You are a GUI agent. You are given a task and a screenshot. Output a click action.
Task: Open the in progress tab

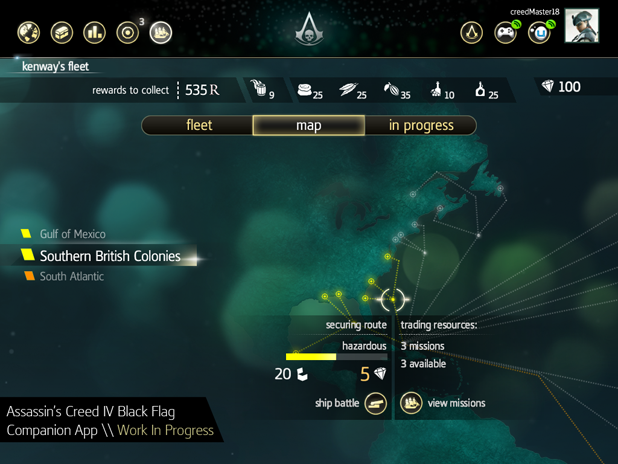click(420, 125)
